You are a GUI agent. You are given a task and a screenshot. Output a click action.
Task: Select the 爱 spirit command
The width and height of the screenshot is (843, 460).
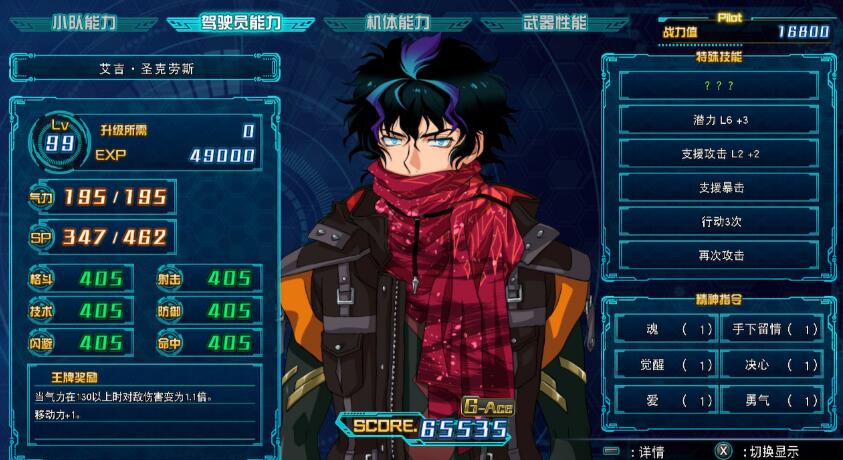664,400
